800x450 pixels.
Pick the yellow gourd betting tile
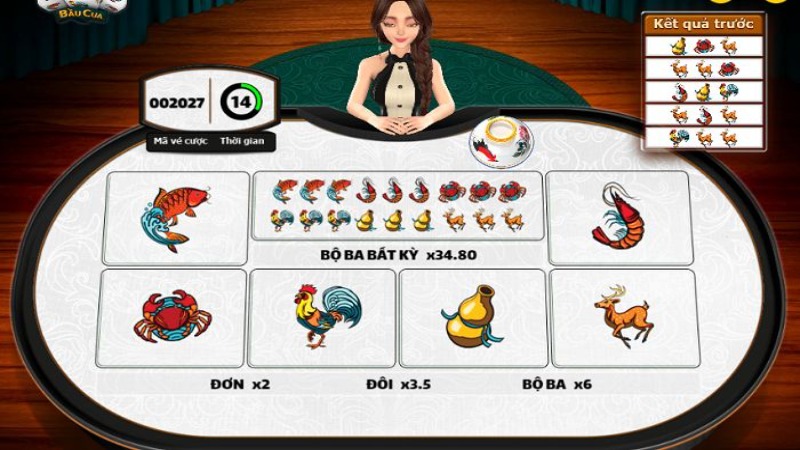470,317
